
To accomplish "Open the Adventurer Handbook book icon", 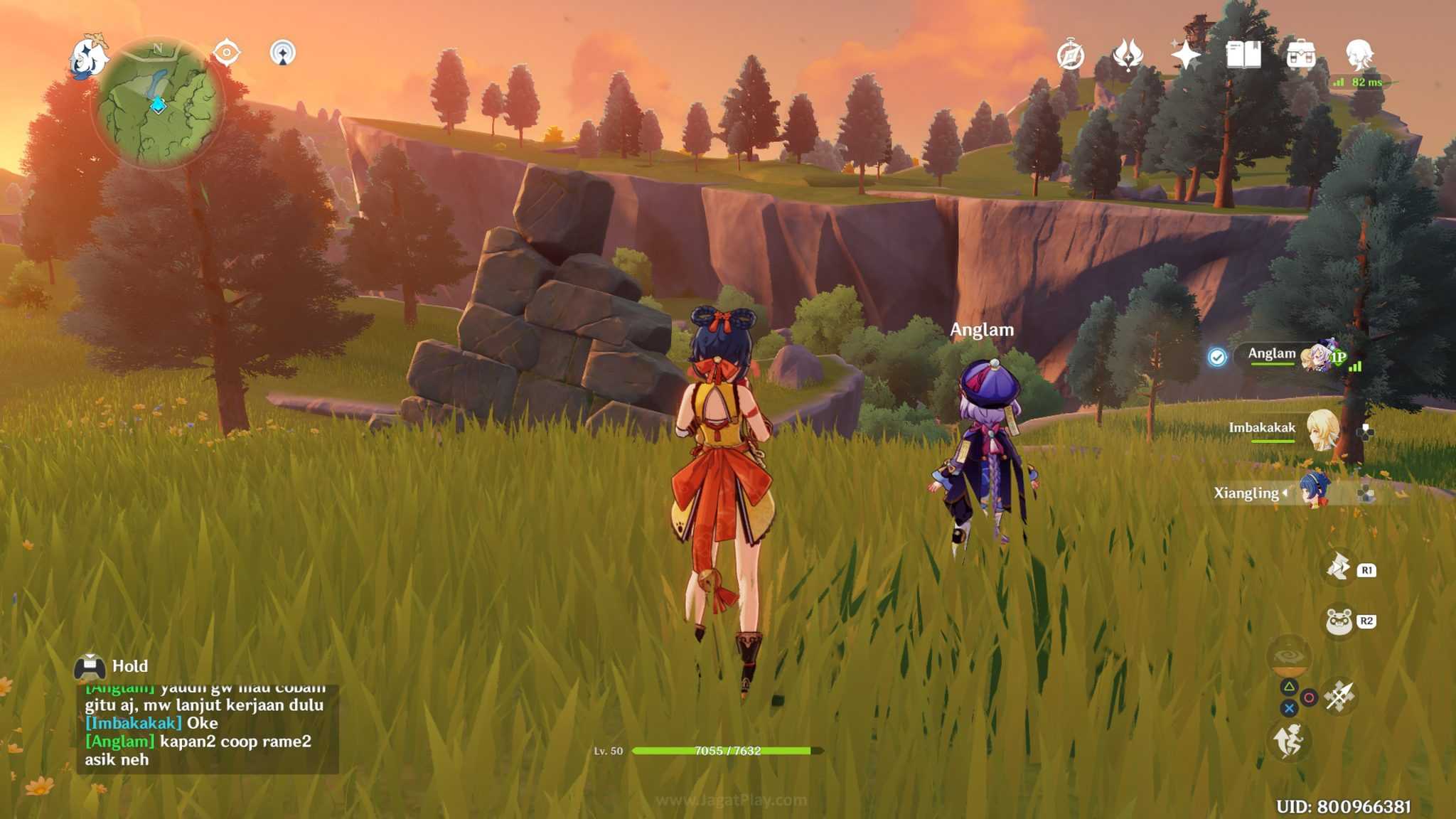I will tap(1243, 55).
